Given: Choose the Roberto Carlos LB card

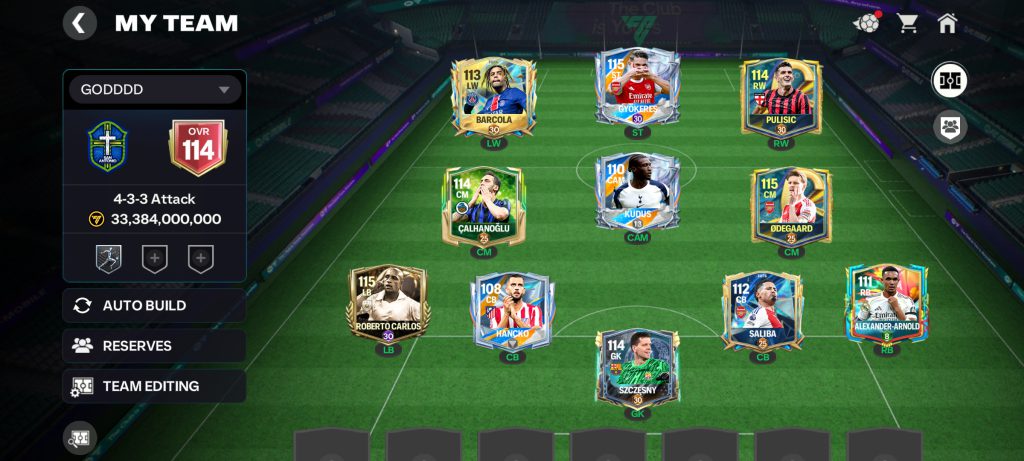Looking at the screenshot, I should pos(388,304).
